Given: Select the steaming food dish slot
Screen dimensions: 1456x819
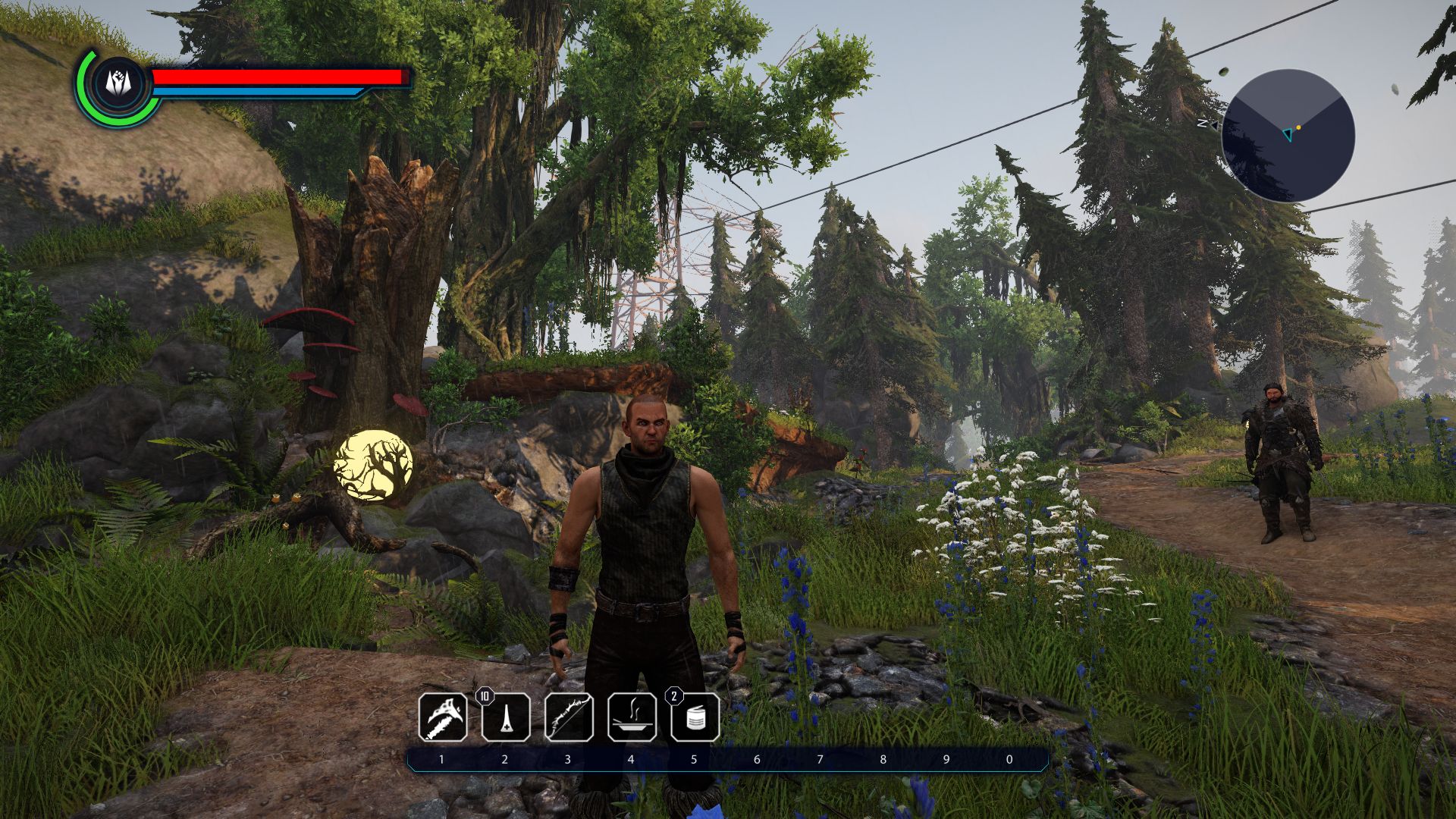Looking at the screenshot, I should coord(632,717).
